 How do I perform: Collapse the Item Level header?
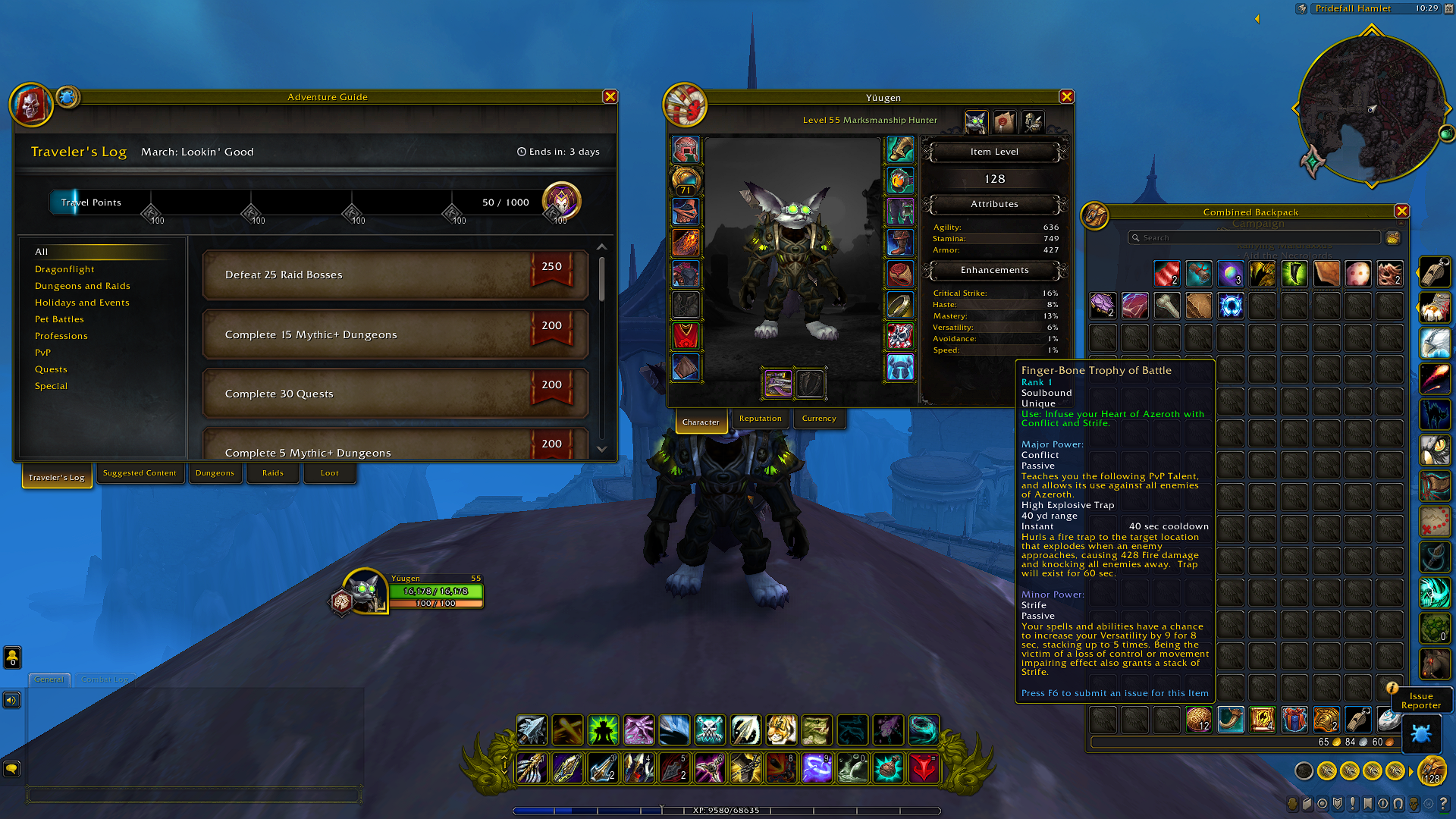click(993, 152)
